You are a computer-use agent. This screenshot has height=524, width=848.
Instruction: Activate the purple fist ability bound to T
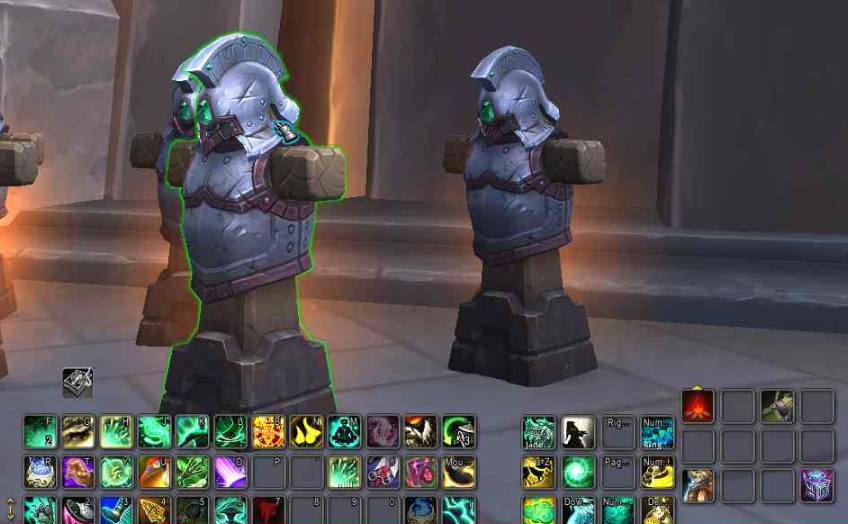[x=78, y=472]
